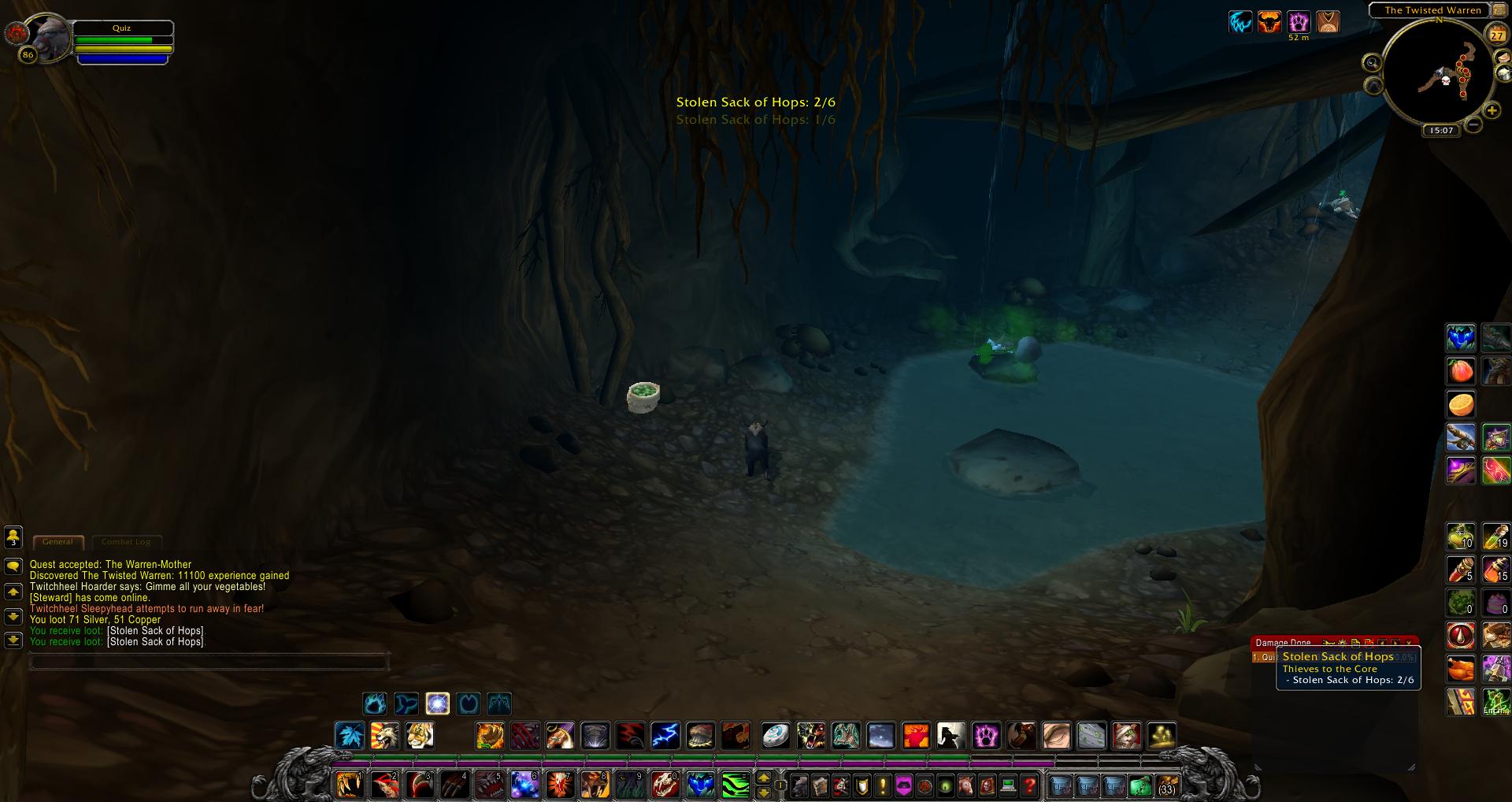Screen dimensions: 1512x802
Task: Activate the purple paw print ability
Action: pyautogui.click(x=986, y=736)
